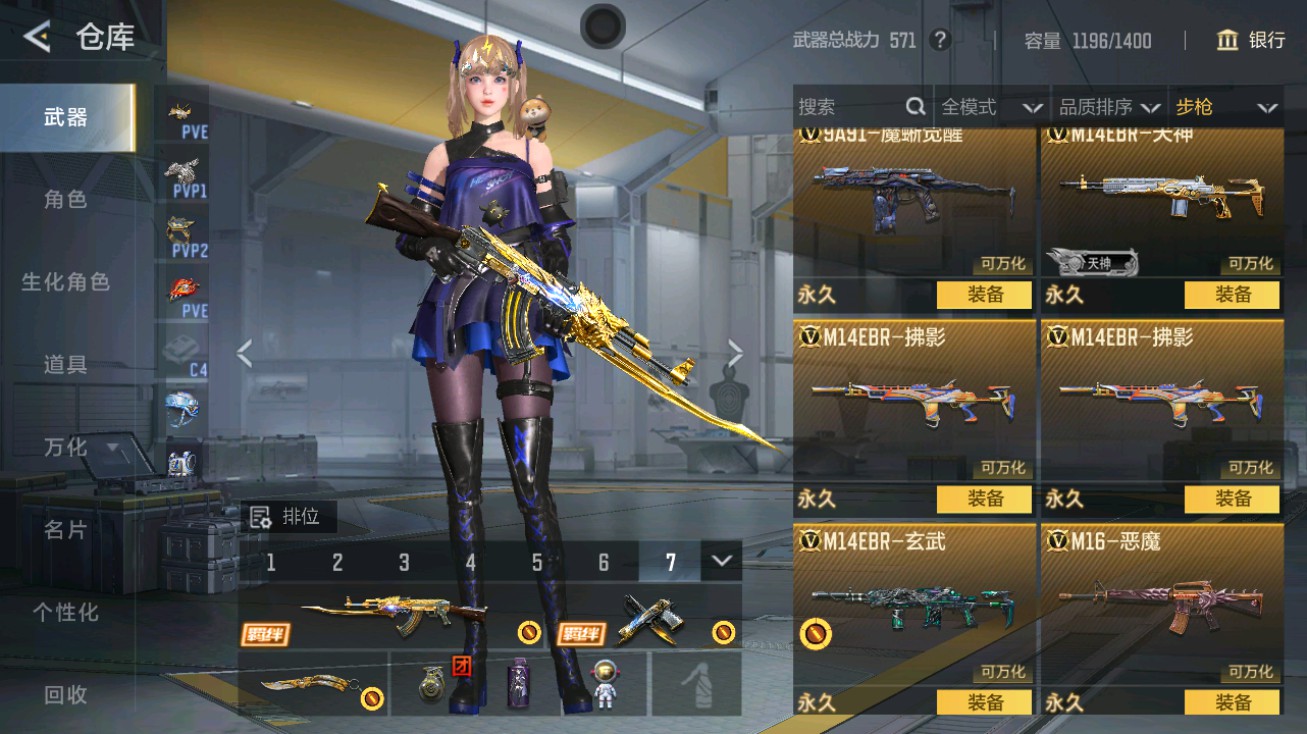
Task: Open the 排位 ranked loadout selector
Action: (x=288, y=517)
